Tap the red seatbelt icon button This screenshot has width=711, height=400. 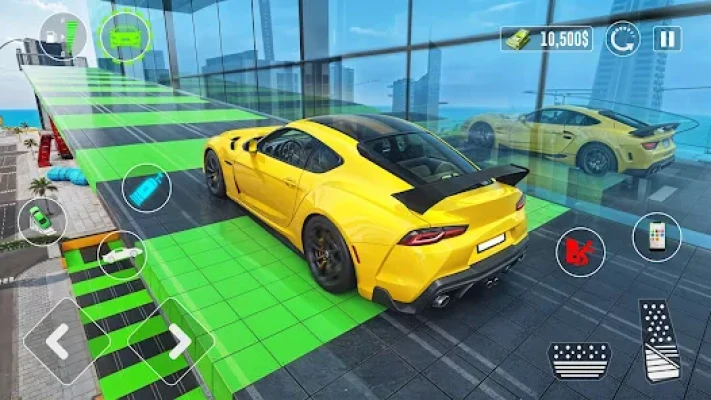click(x=580, y=252)
